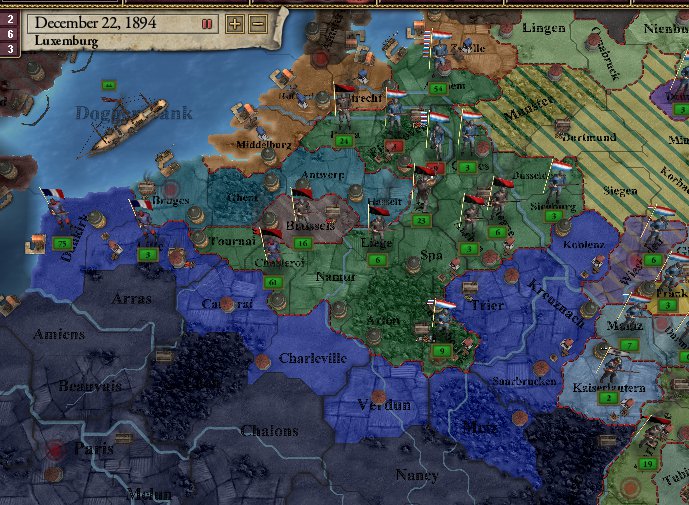This screenshot has width=689, height=505.
Task: Select the army with strength counter 16
Action: coord(301,243)
